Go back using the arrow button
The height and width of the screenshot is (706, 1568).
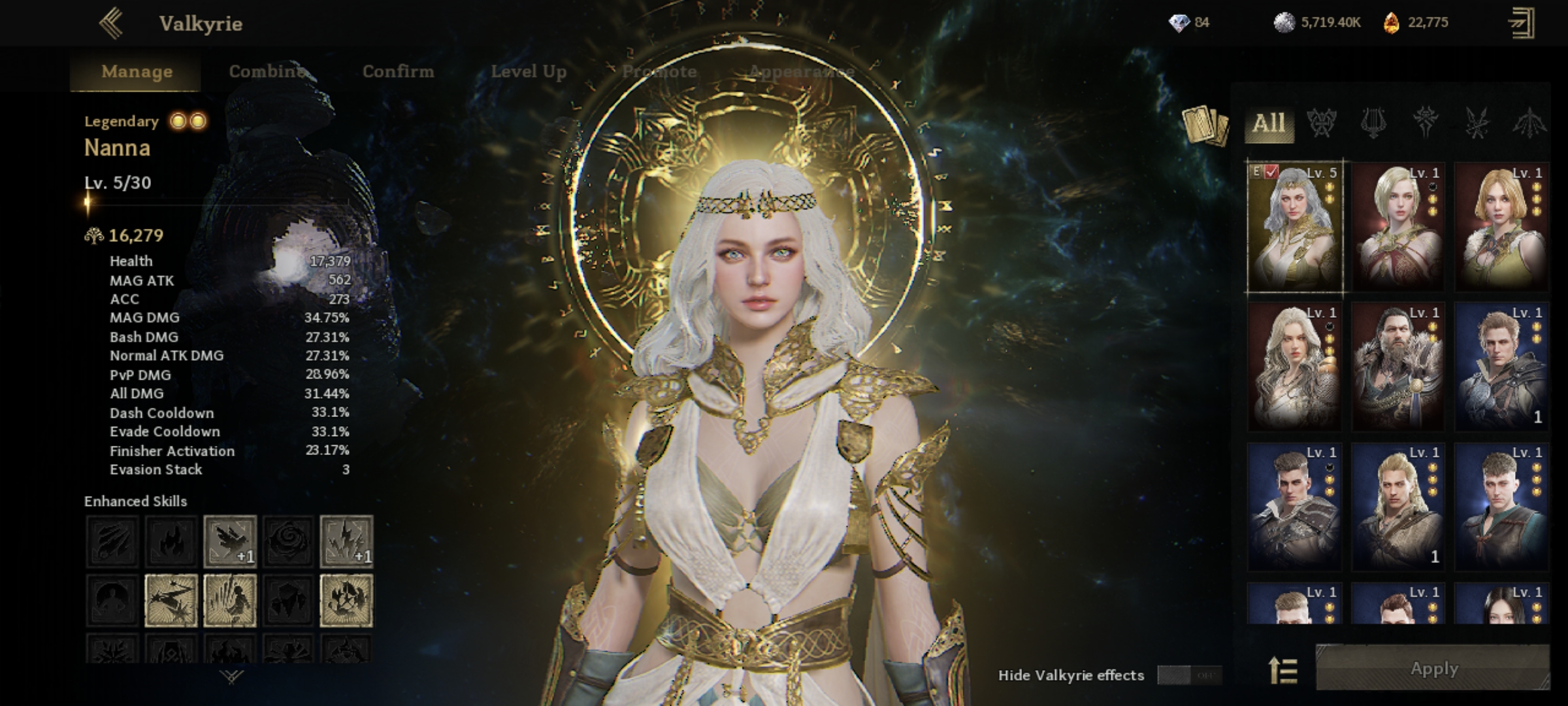111,24
